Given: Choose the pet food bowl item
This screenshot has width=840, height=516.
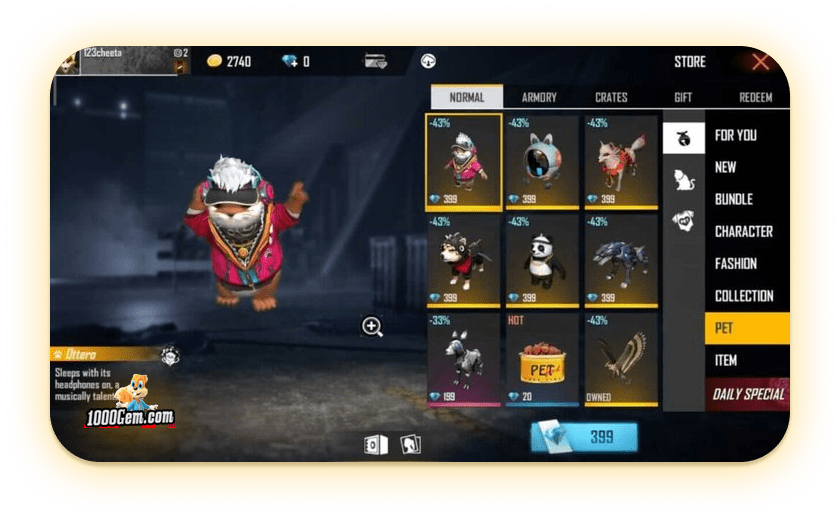Looking at the screenshot, I should 542,360.
